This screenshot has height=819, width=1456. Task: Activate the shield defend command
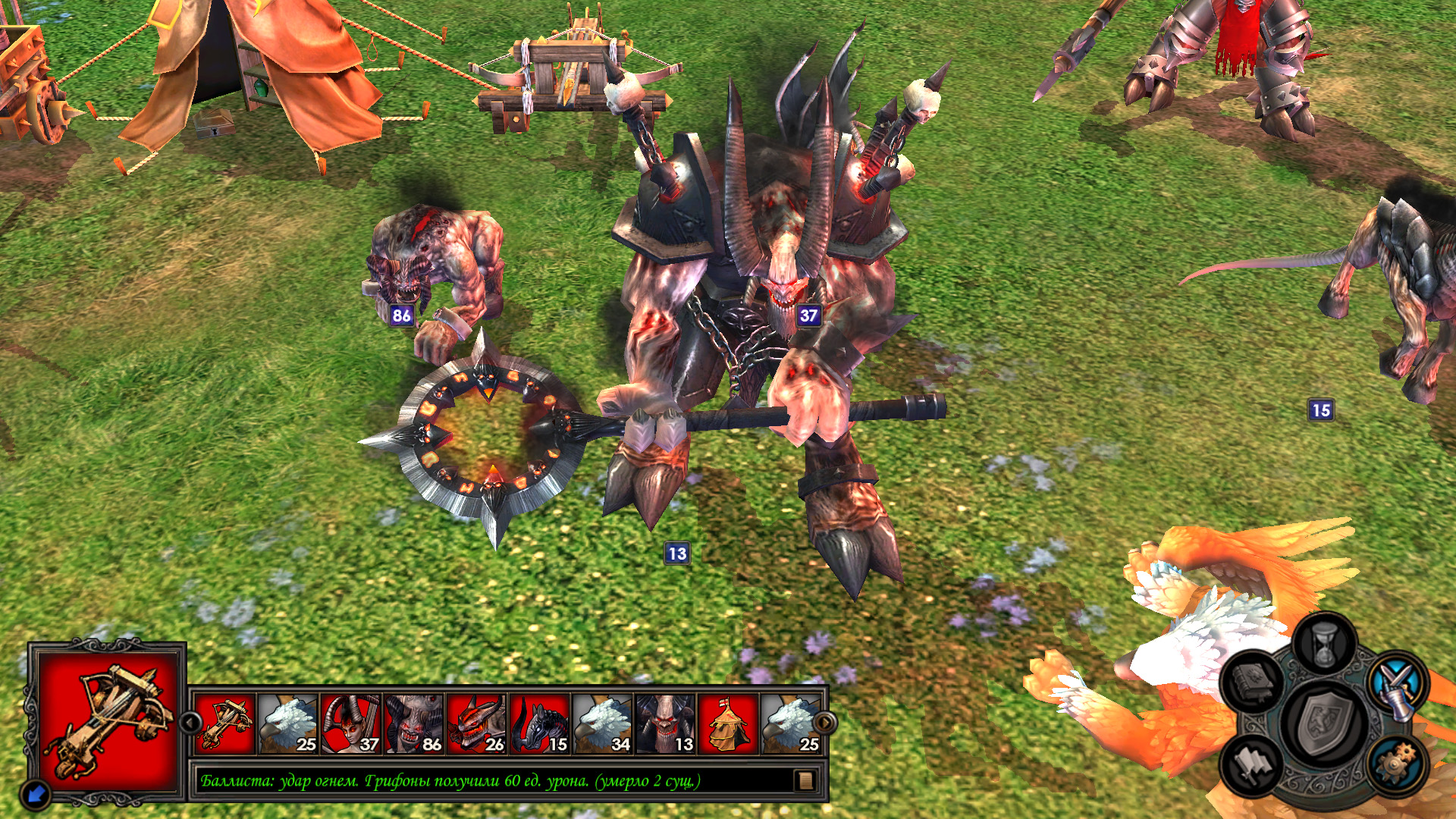tap(1324, 723)
